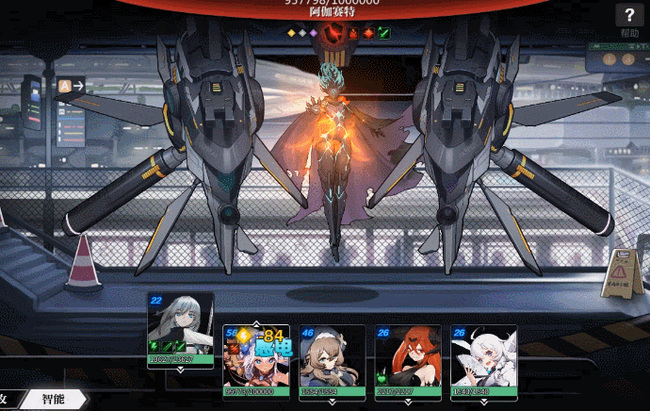
Task: Select the 智能 tab
Action: coord(54,399)
